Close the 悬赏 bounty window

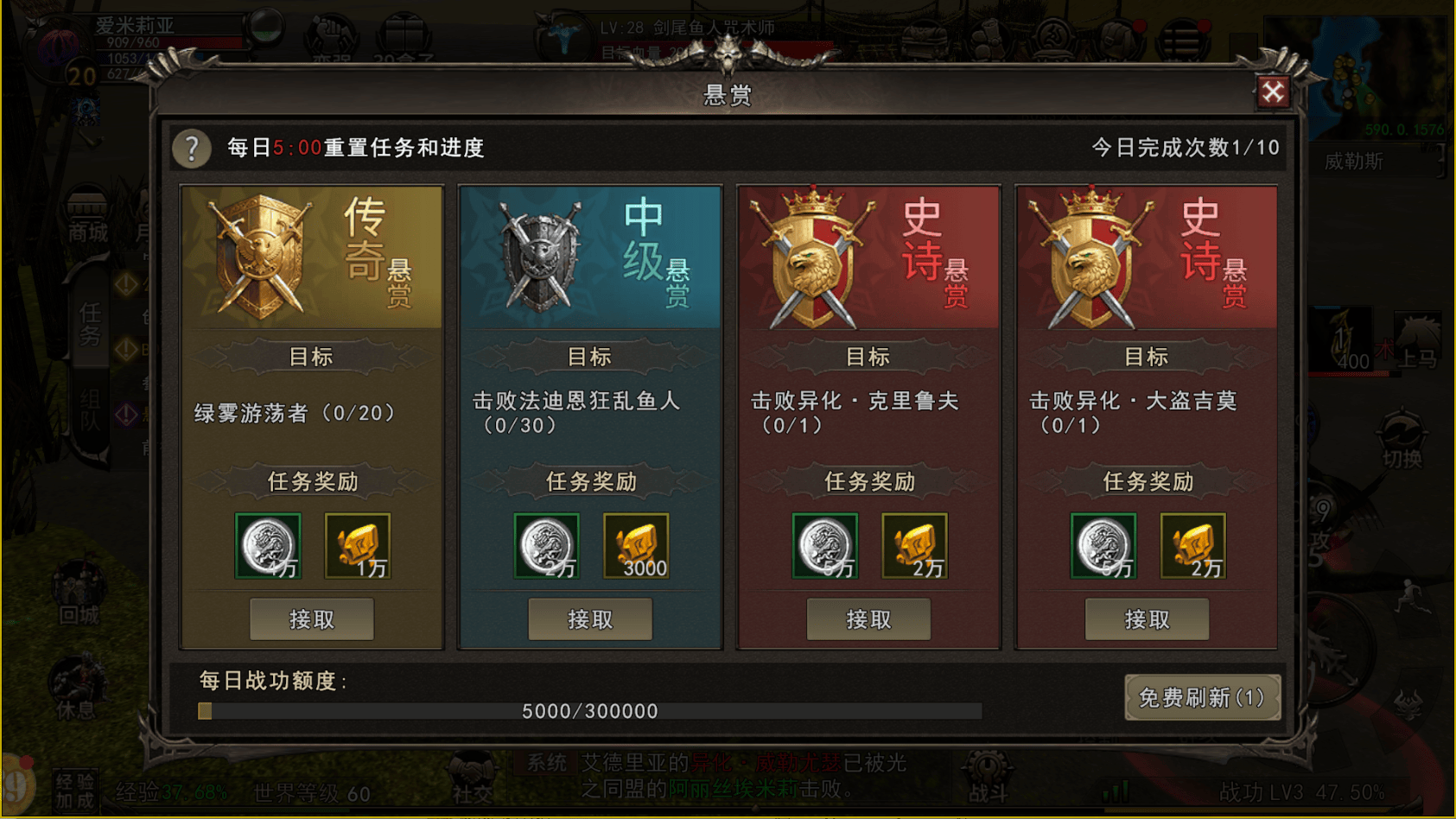(1272, 92)
